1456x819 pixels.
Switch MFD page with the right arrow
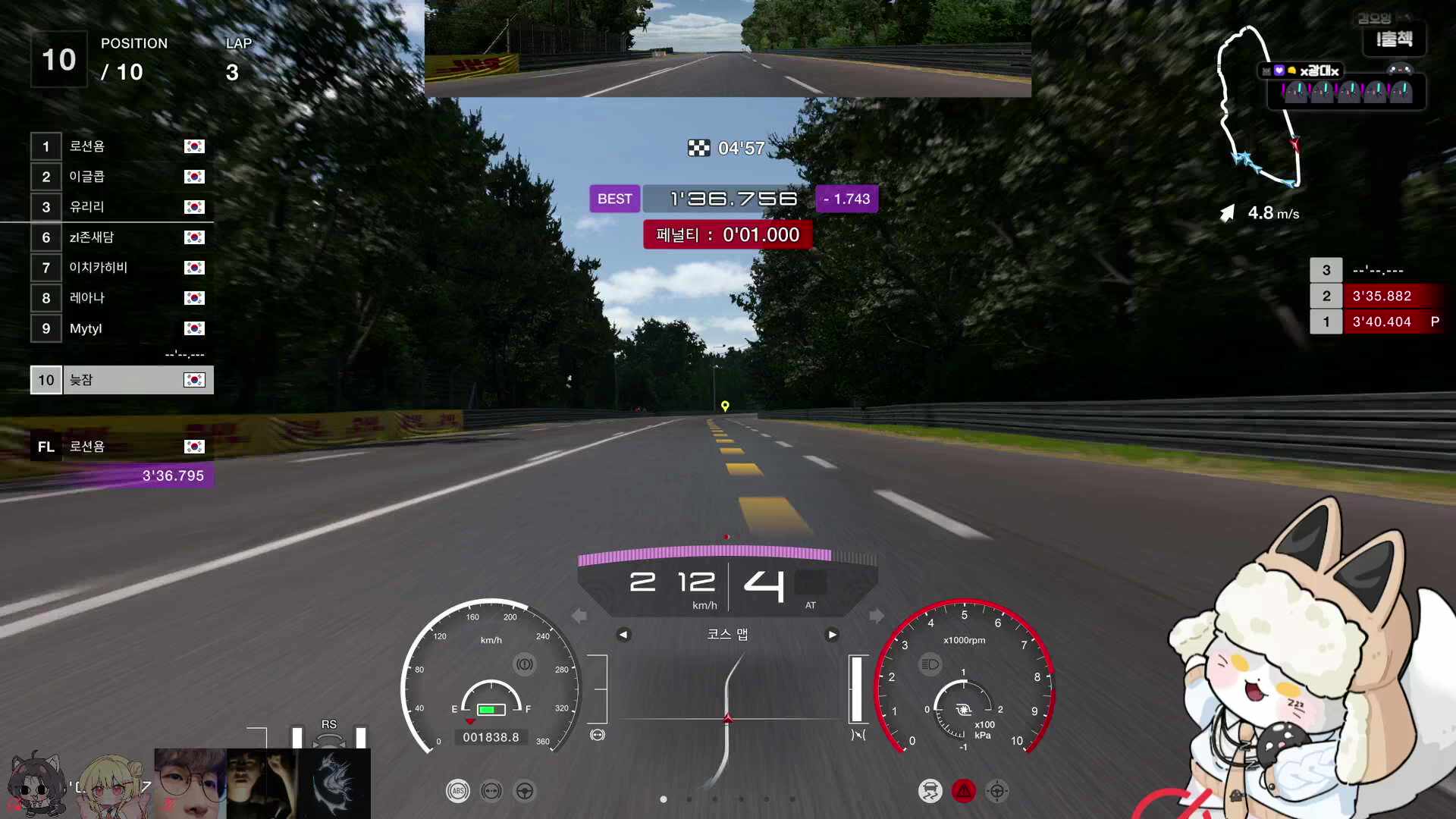[x=832, y=635]
